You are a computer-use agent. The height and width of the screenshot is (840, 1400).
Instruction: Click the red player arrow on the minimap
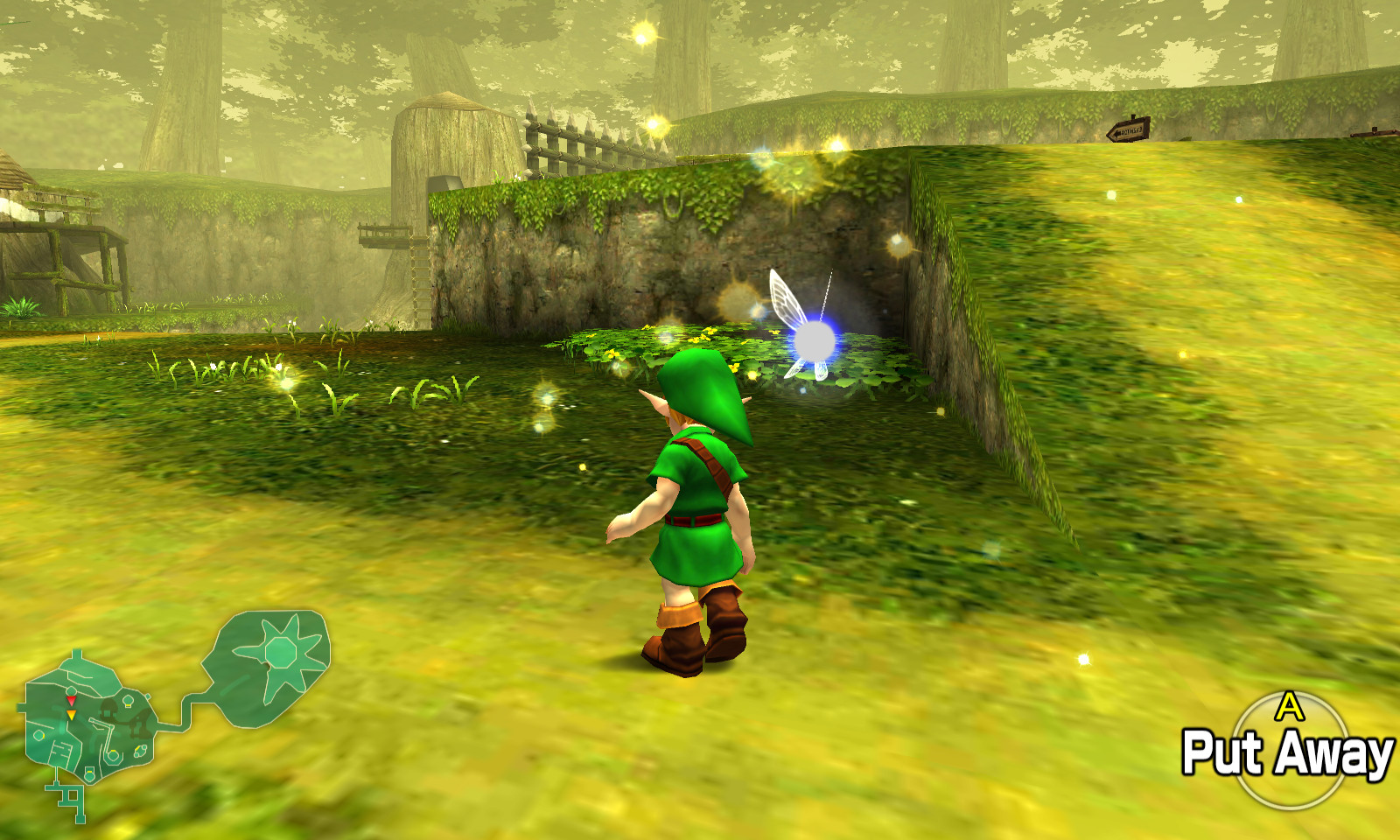coord(71,701)
